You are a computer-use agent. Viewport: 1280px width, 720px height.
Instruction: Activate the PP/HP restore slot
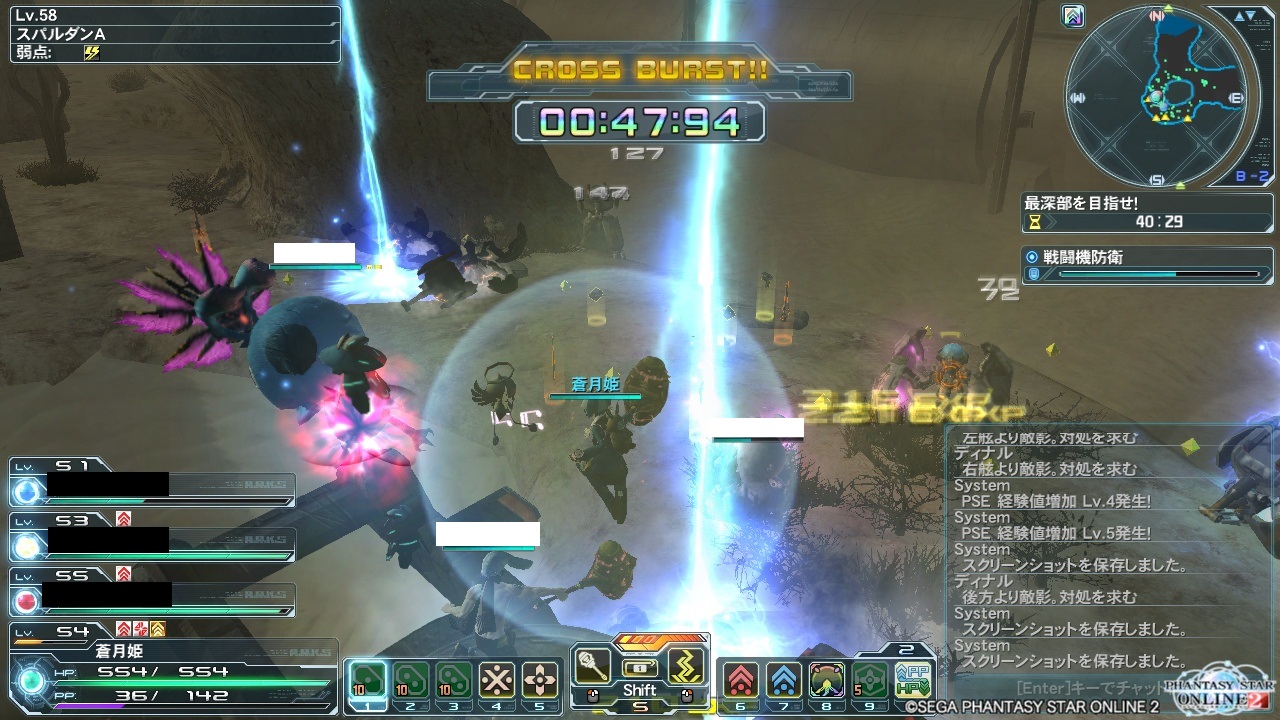pyautogui.click(x=913, y=680)
